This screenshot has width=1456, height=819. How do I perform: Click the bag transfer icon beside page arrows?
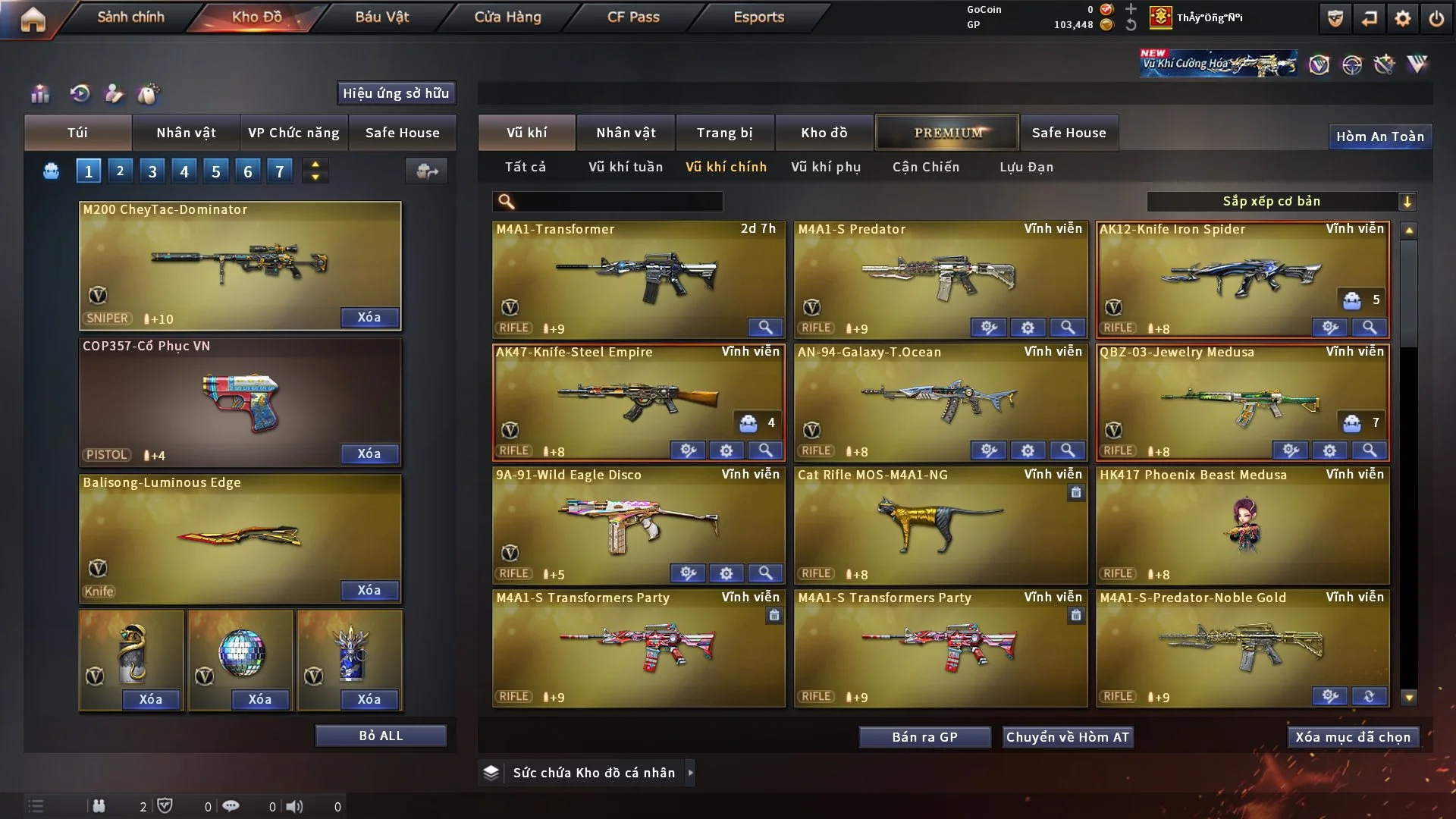(x=426, y=171)
